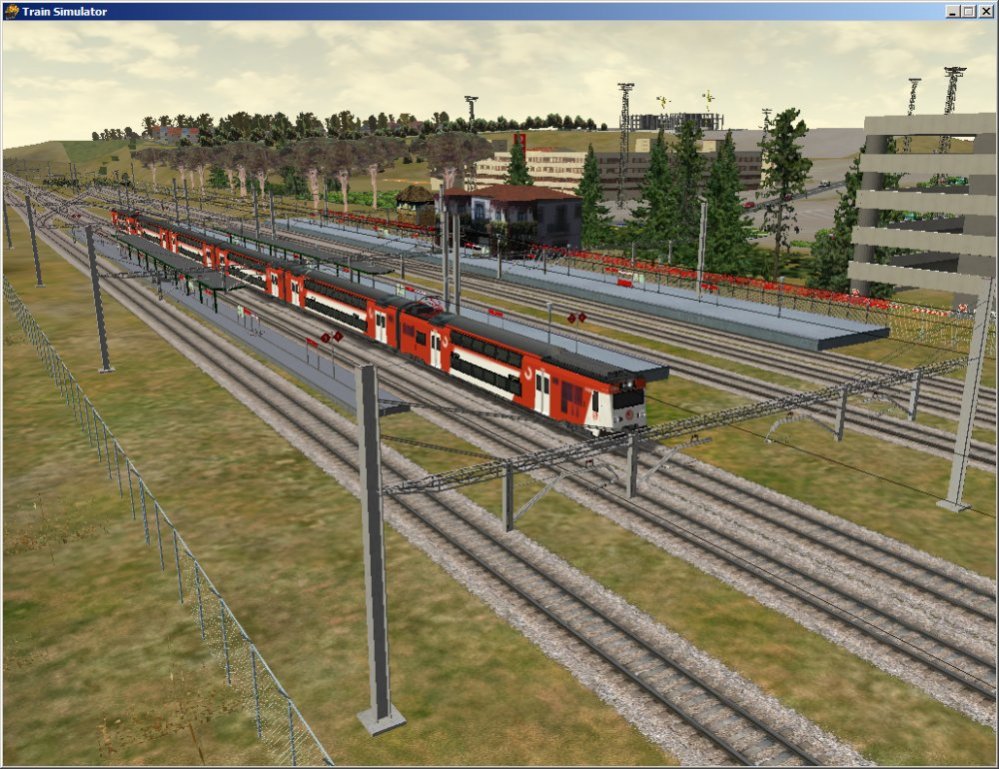Maximize the Train Simulator window
Image resolution: width=999 pixels, height=769 pixels.
pos(967,11)
